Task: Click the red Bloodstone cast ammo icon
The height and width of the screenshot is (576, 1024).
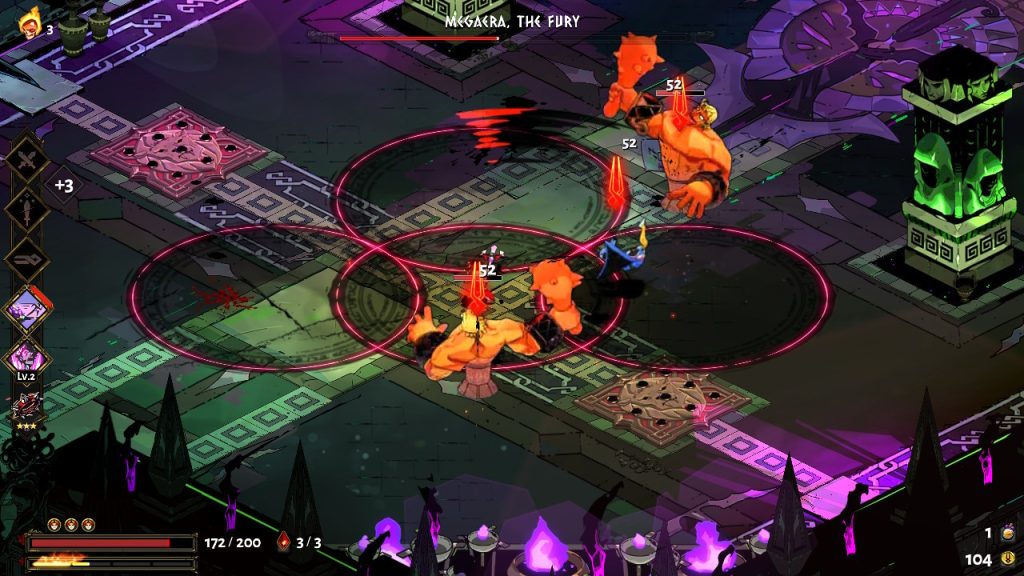Action: 284,543
